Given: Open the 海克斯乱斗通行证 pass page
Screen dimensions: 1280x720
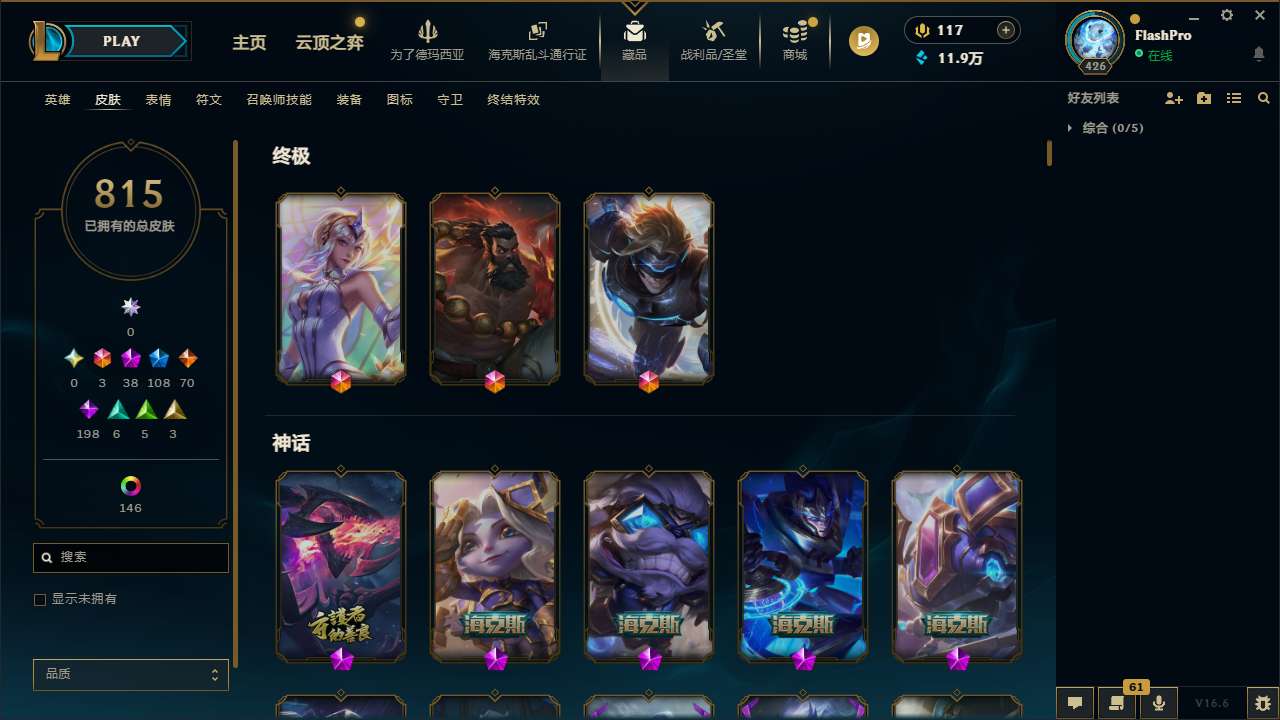Looking at the screenshot, I should (537, 40).
